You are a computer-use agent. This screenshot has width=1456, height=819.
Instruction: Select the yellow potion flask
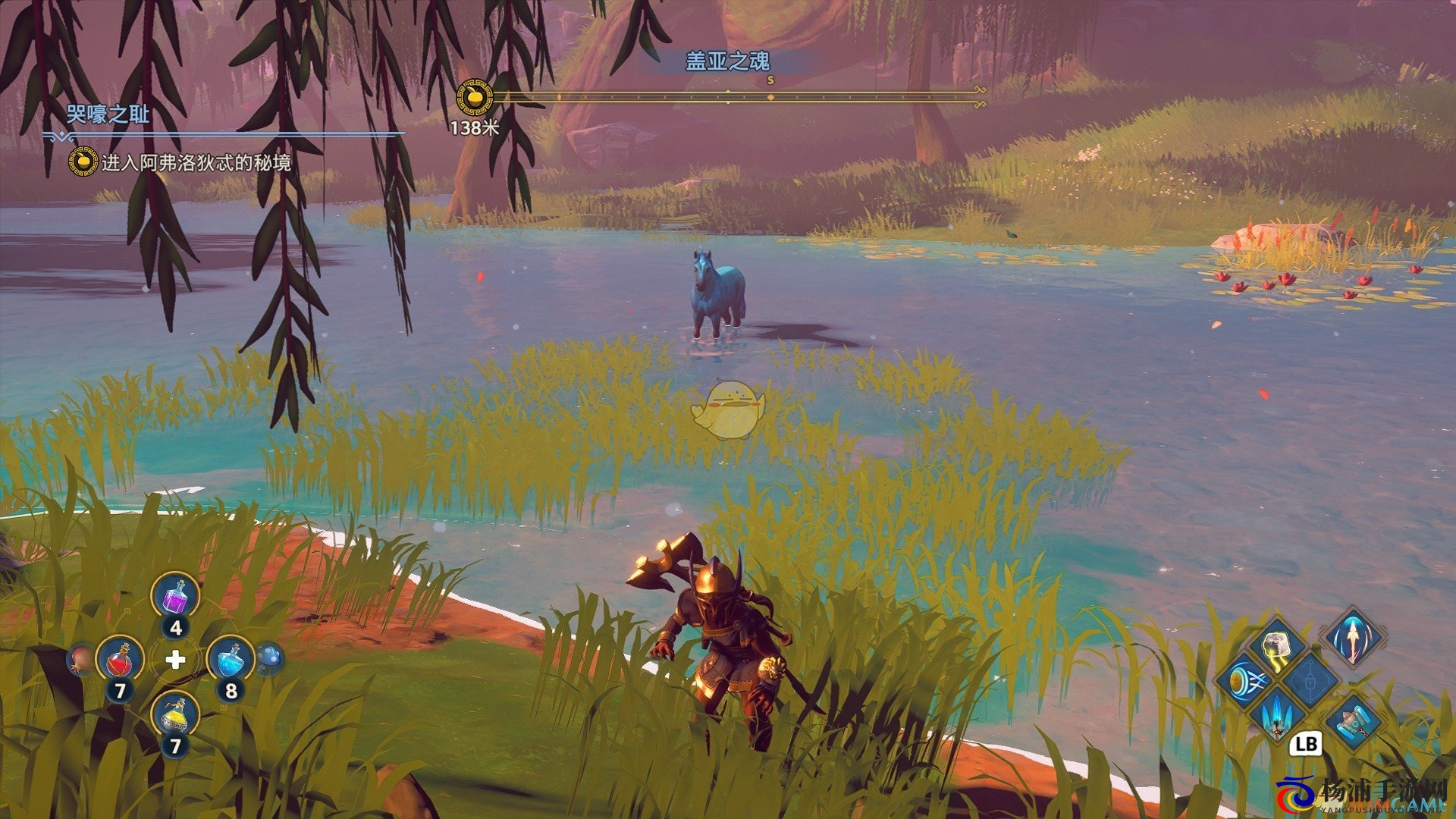(175, 717)
